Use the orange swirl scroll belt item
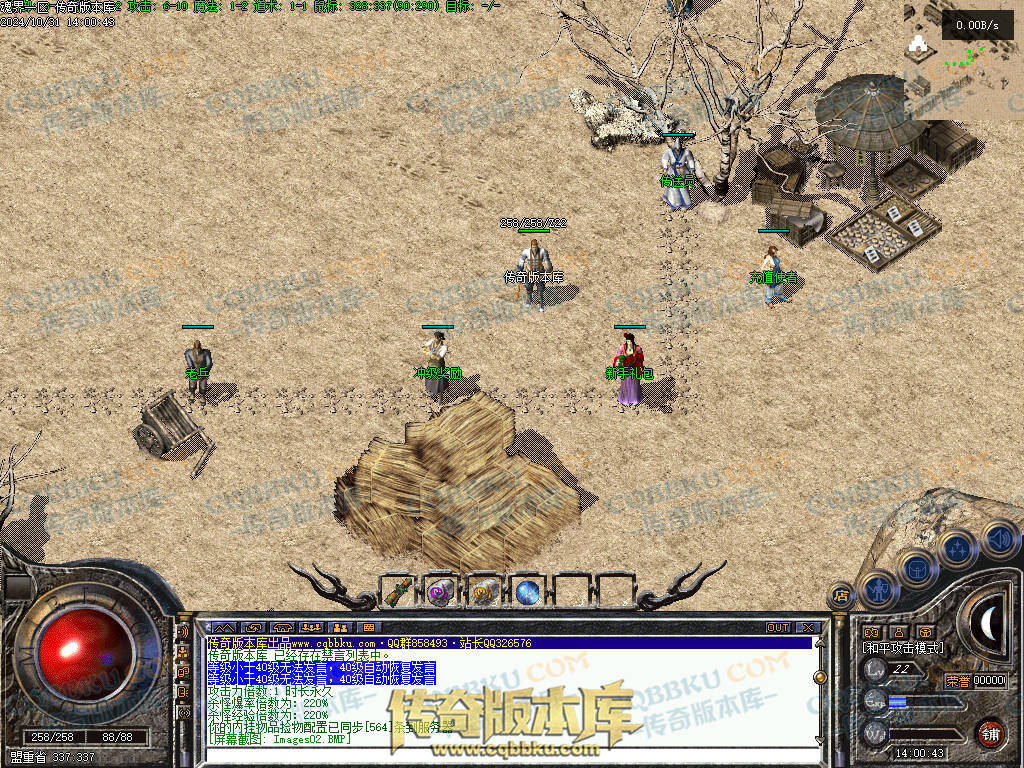 [484, 592]
